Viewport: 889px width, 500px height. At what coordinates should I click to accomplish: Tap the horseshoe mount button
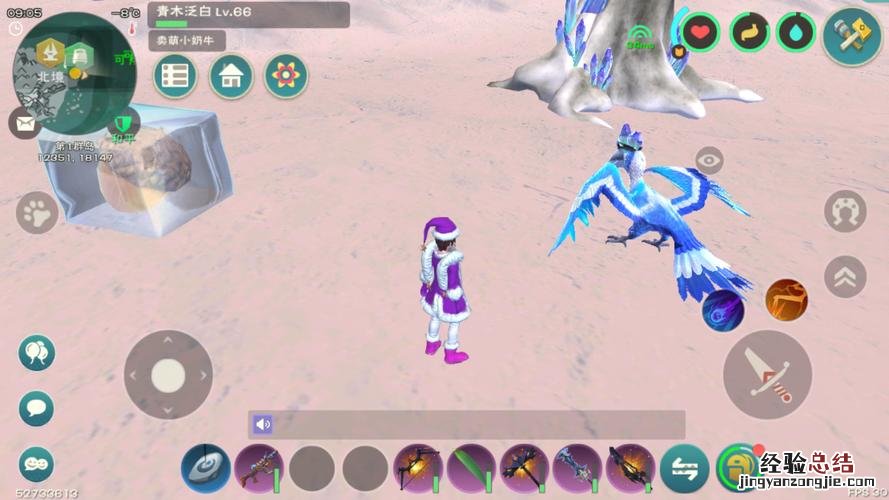(845, 211)
